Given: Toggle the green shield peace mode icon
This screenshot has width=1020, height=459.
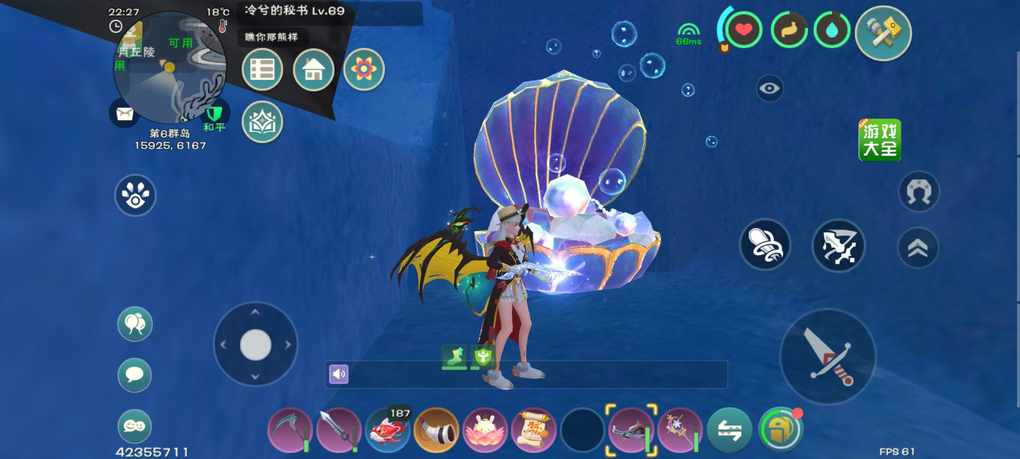Looking at the screenshot, I should (x=215, y=112).
